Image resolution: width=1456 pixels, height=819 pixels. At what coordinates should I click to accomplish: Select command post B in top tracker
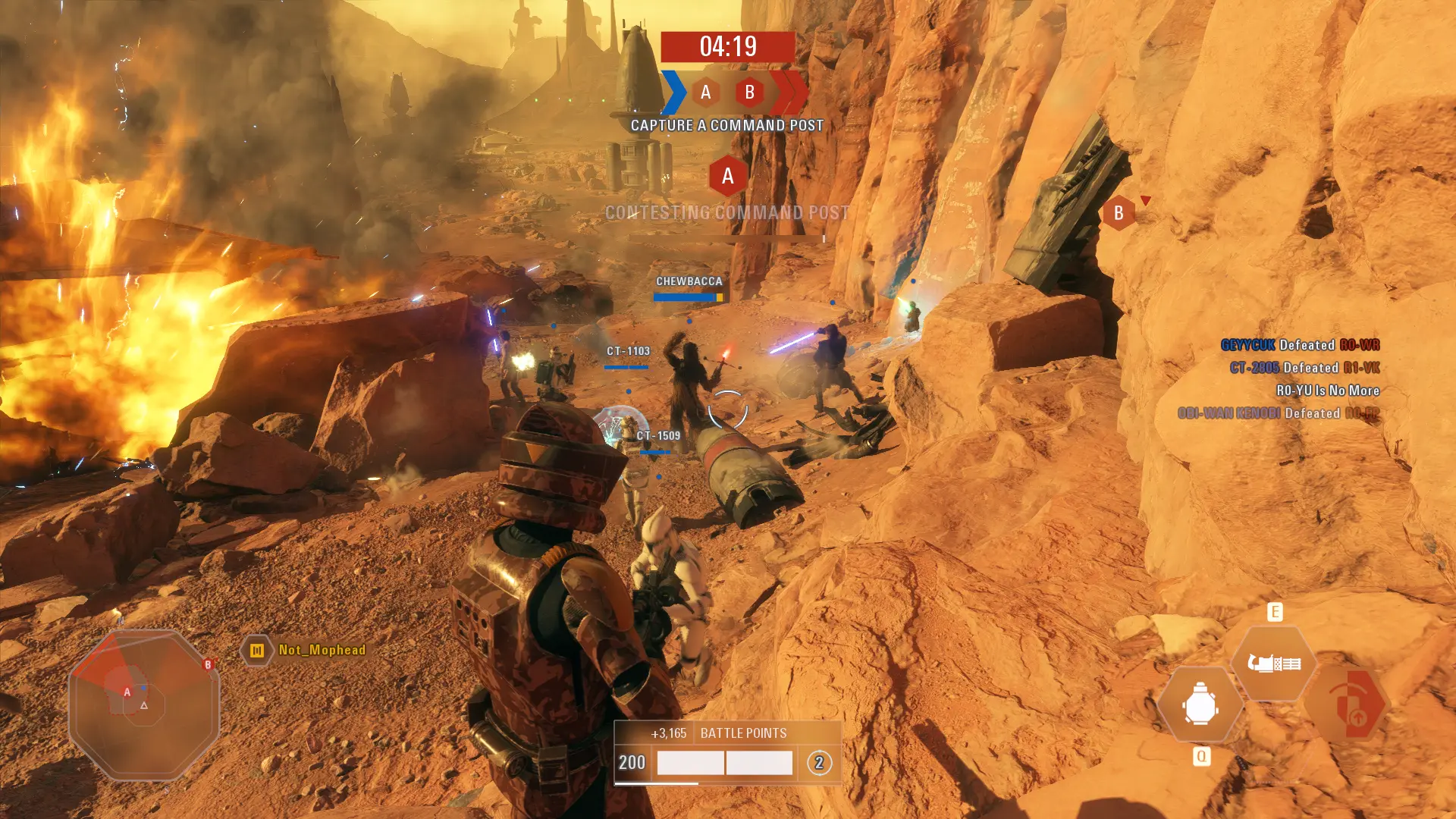point(750,93)
